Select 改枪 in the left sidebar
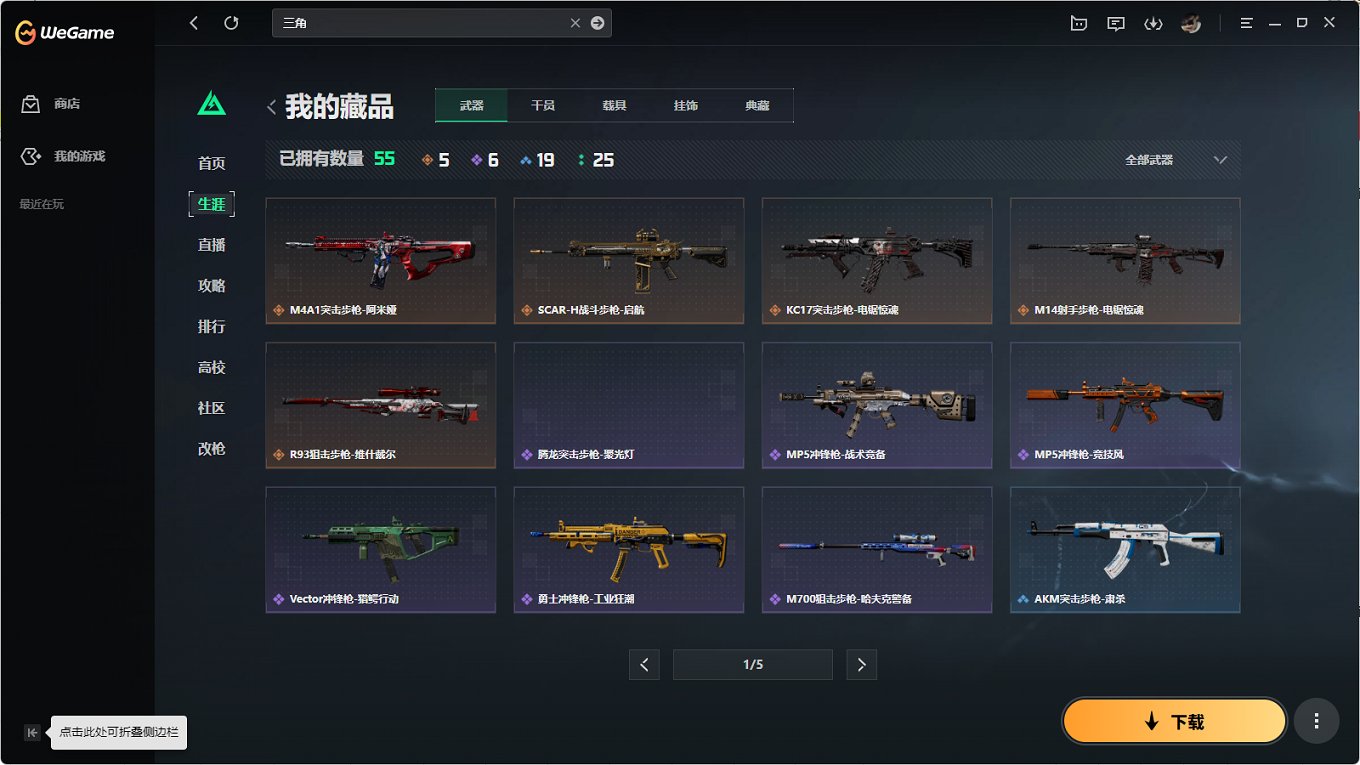This screenshot has width=1360, height=765. tap(211, 448)
